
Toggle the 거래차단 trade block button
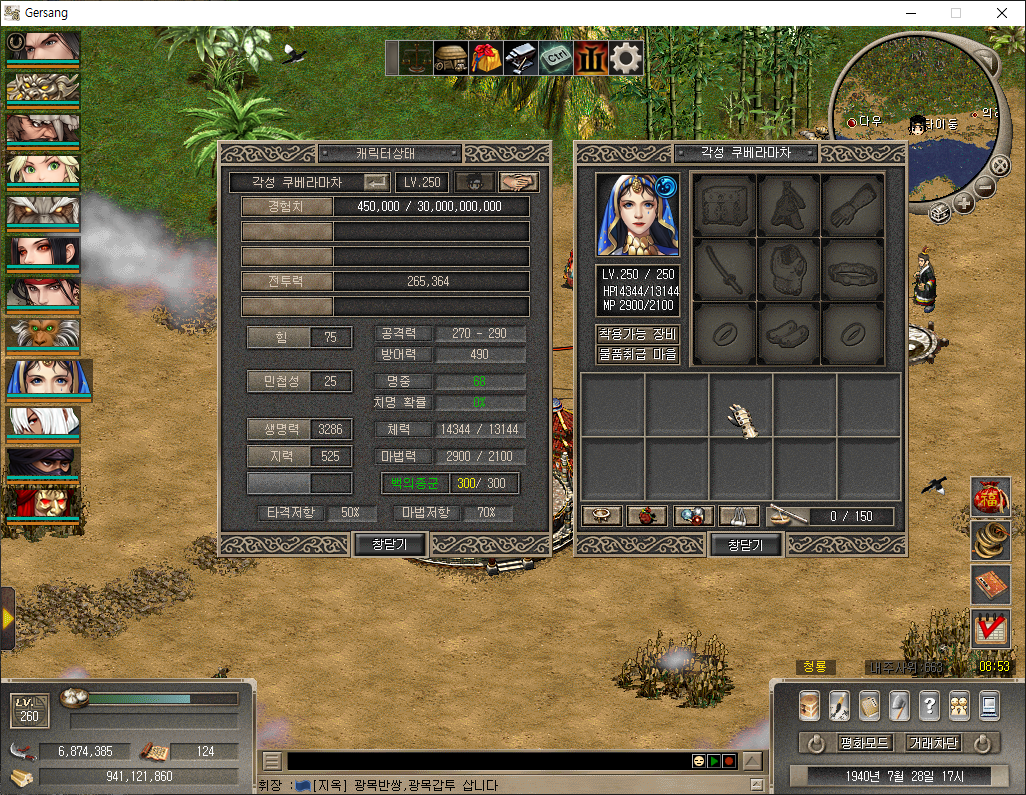coord(933,743)
